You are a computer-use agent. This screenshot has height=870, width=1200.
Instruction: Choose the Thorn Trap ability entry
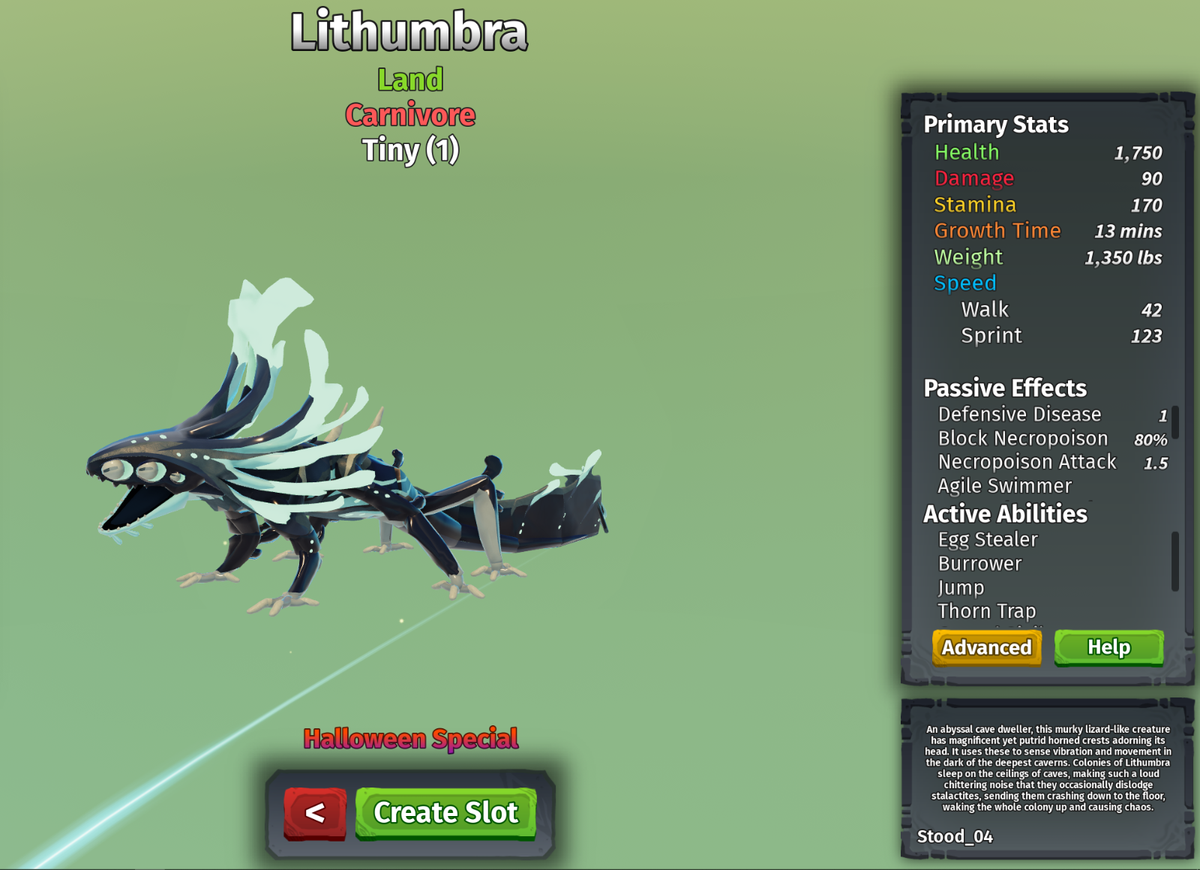tap(987, 611)
